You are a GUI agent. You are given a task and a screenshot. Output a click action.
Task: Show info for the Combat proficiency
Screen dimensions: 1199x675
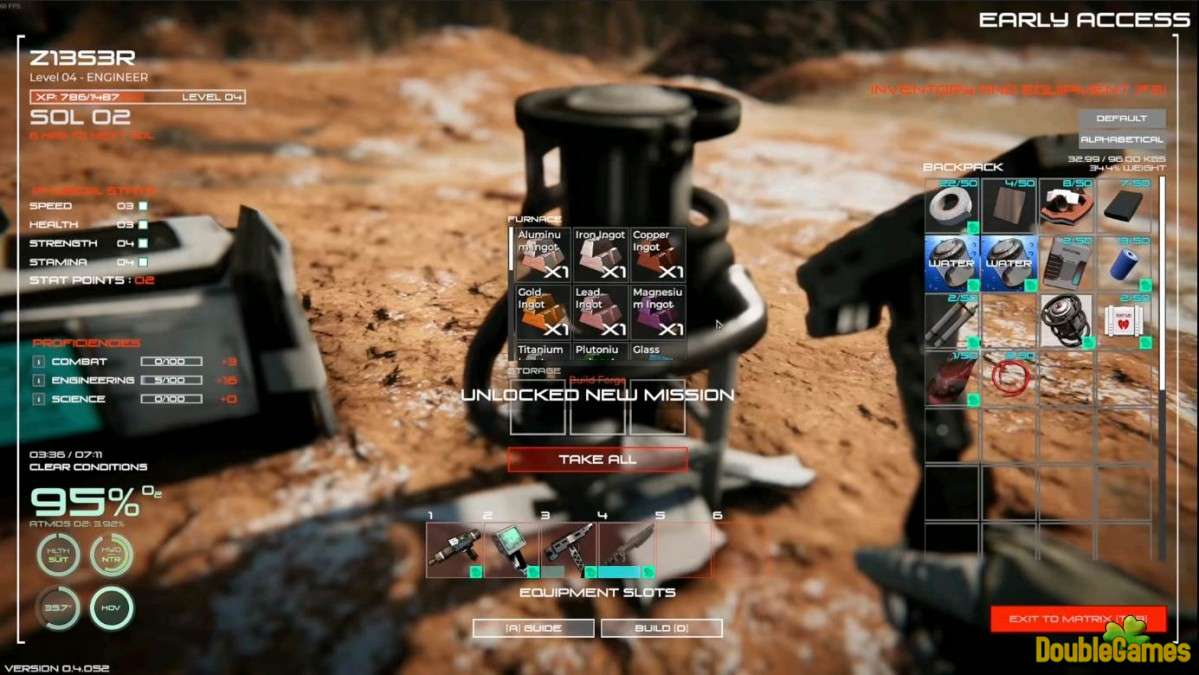[x=38, y=362]
